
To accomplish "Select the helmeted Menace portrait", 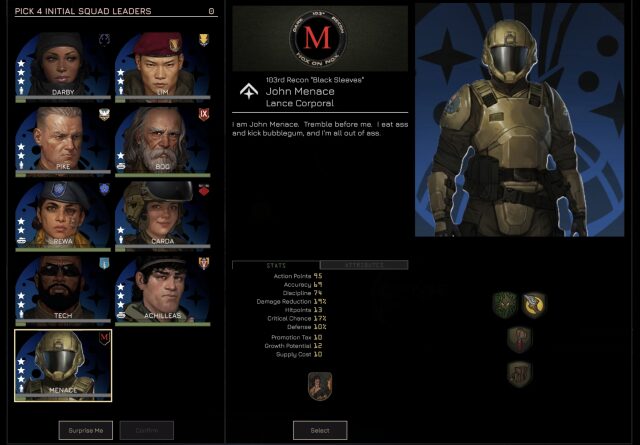I will click(x=63, y=365).
